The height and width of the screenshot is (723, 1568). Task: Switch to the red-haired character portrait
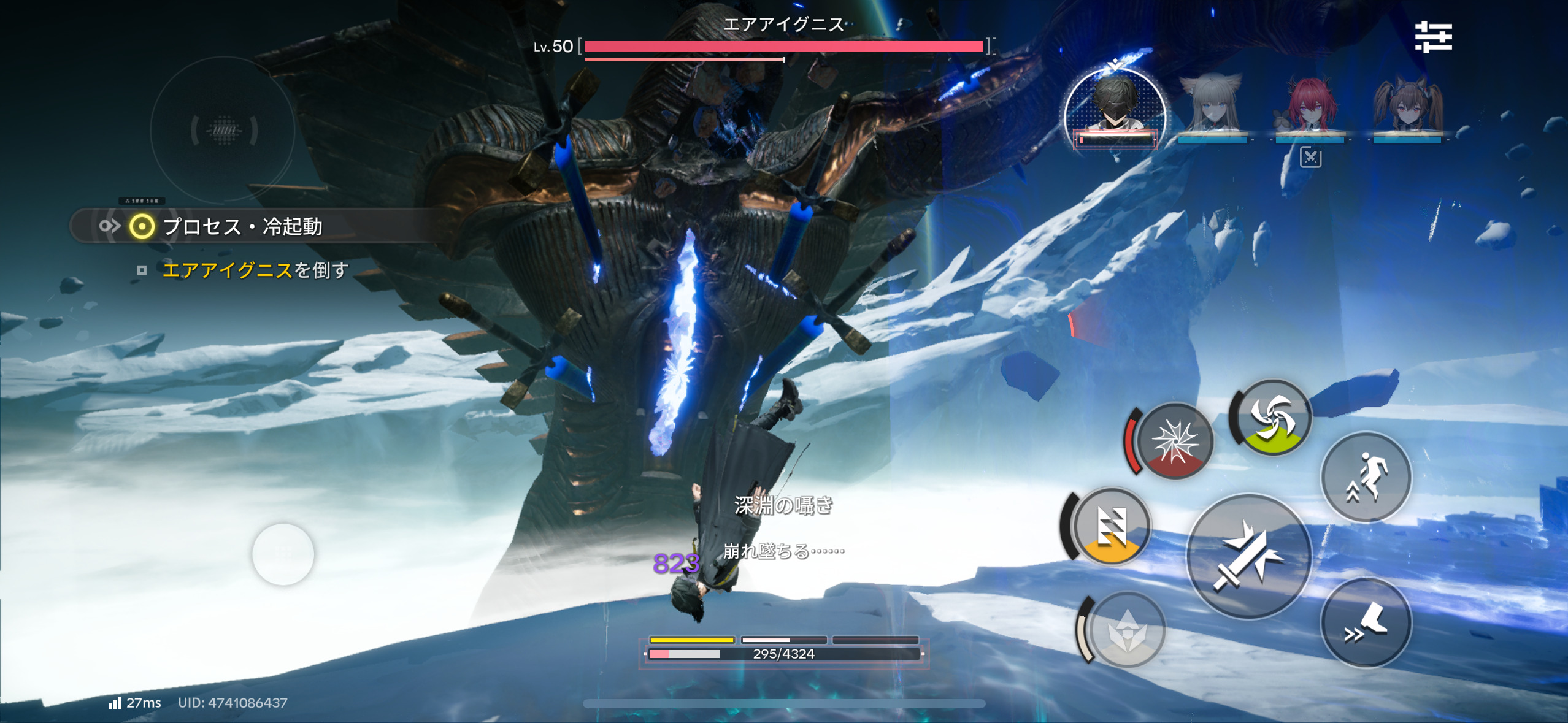click(x=1310, y=107)
